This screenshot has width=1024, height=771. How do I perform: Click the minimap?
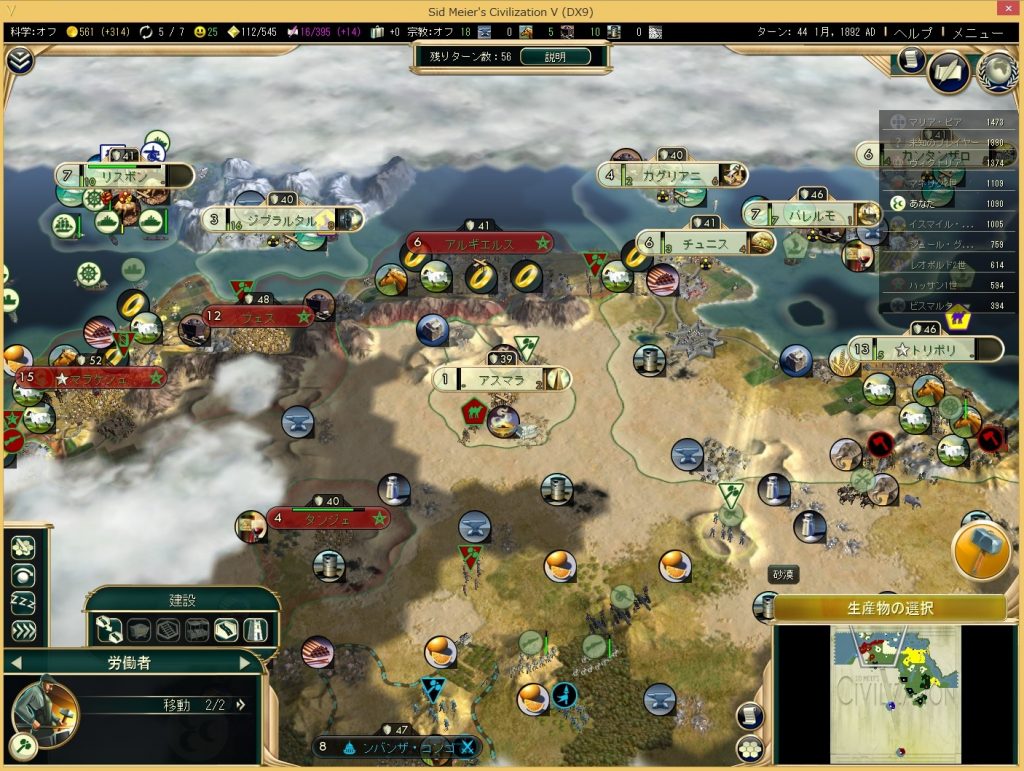pyautogui.click(x=894, y=690)
